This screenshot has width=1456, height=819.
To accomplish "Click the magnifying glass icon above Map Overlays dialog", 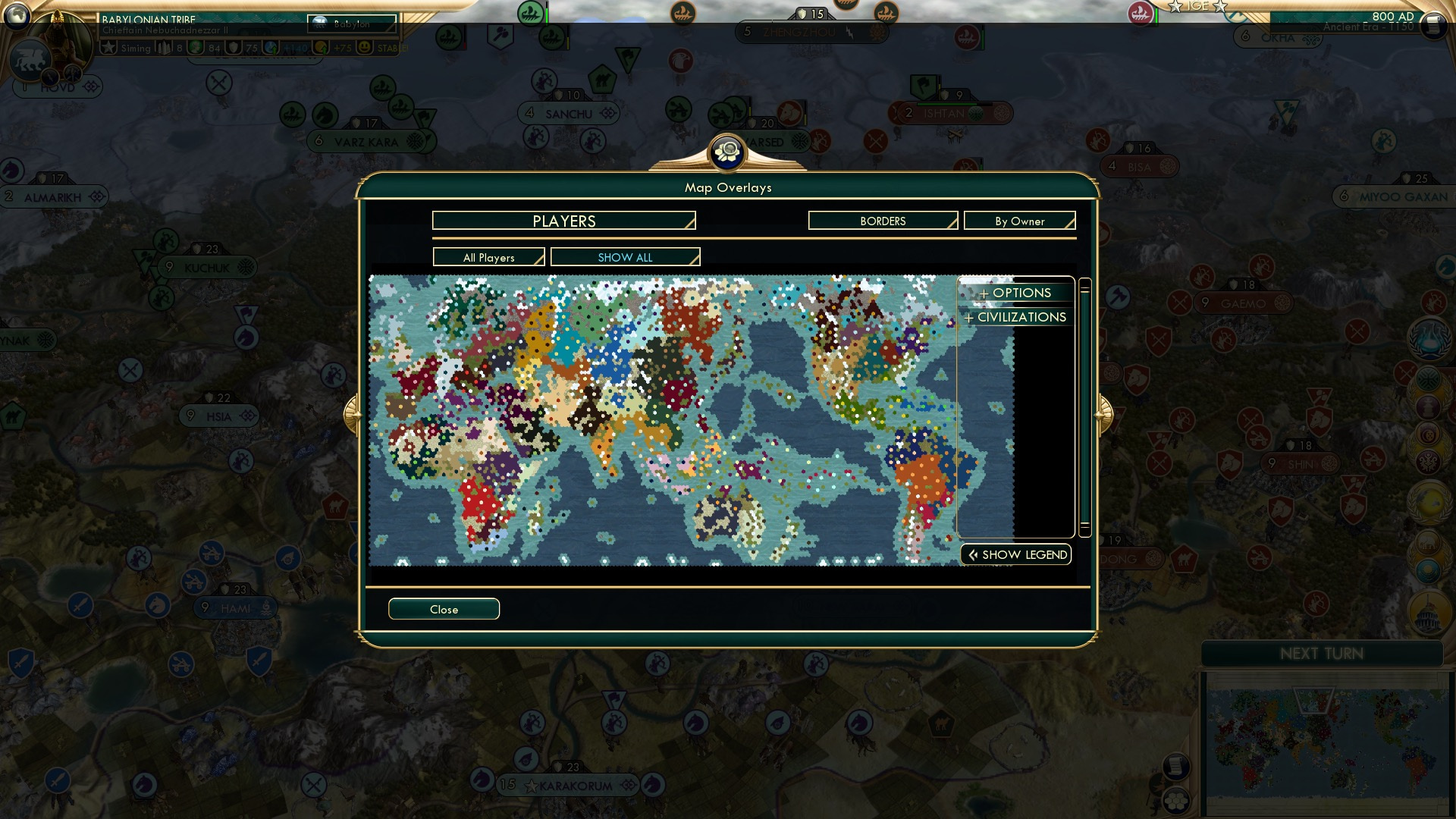I will (726, 152).
